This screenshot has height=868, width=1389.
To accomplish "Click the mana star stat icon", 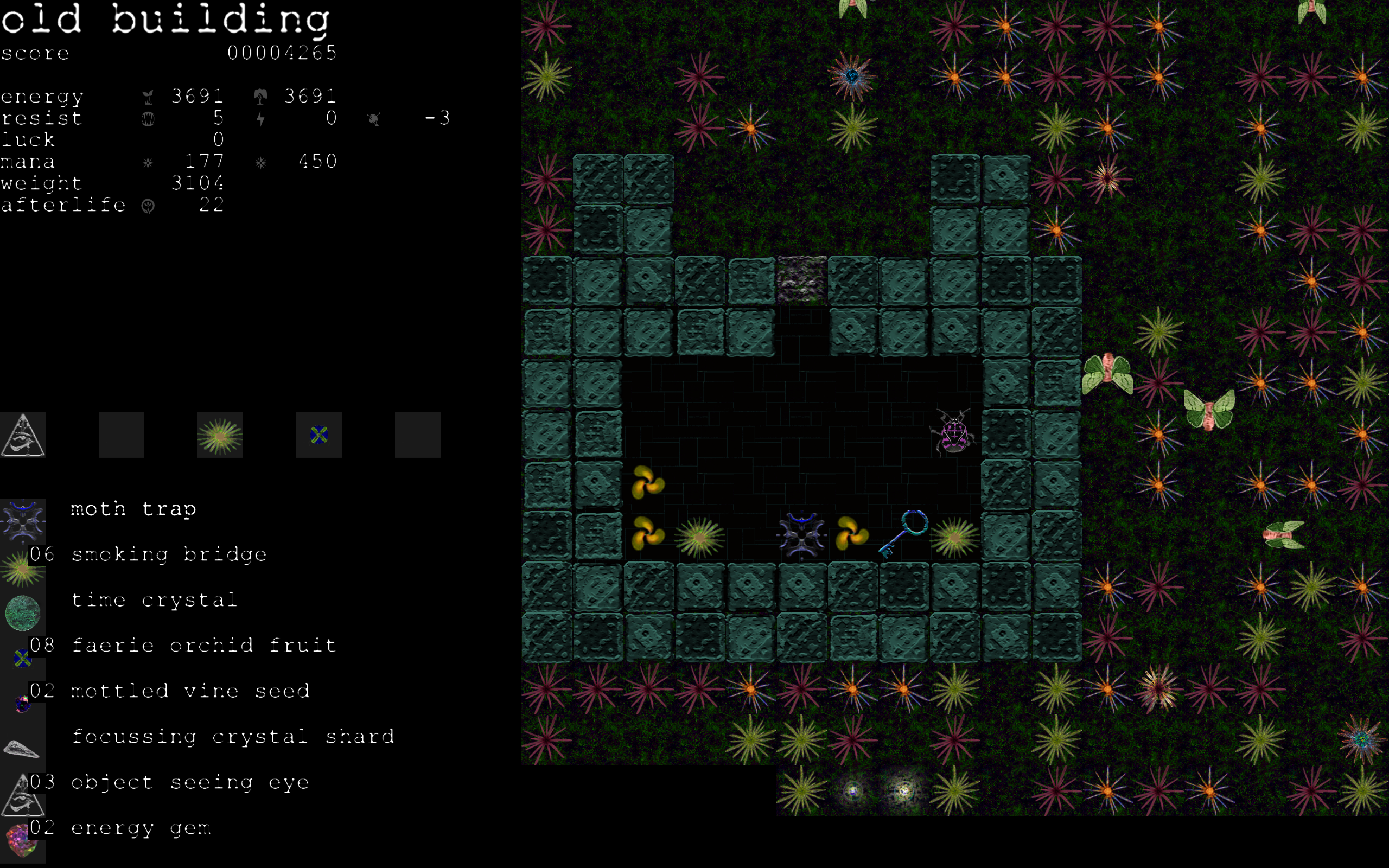I will coord(149,162).
